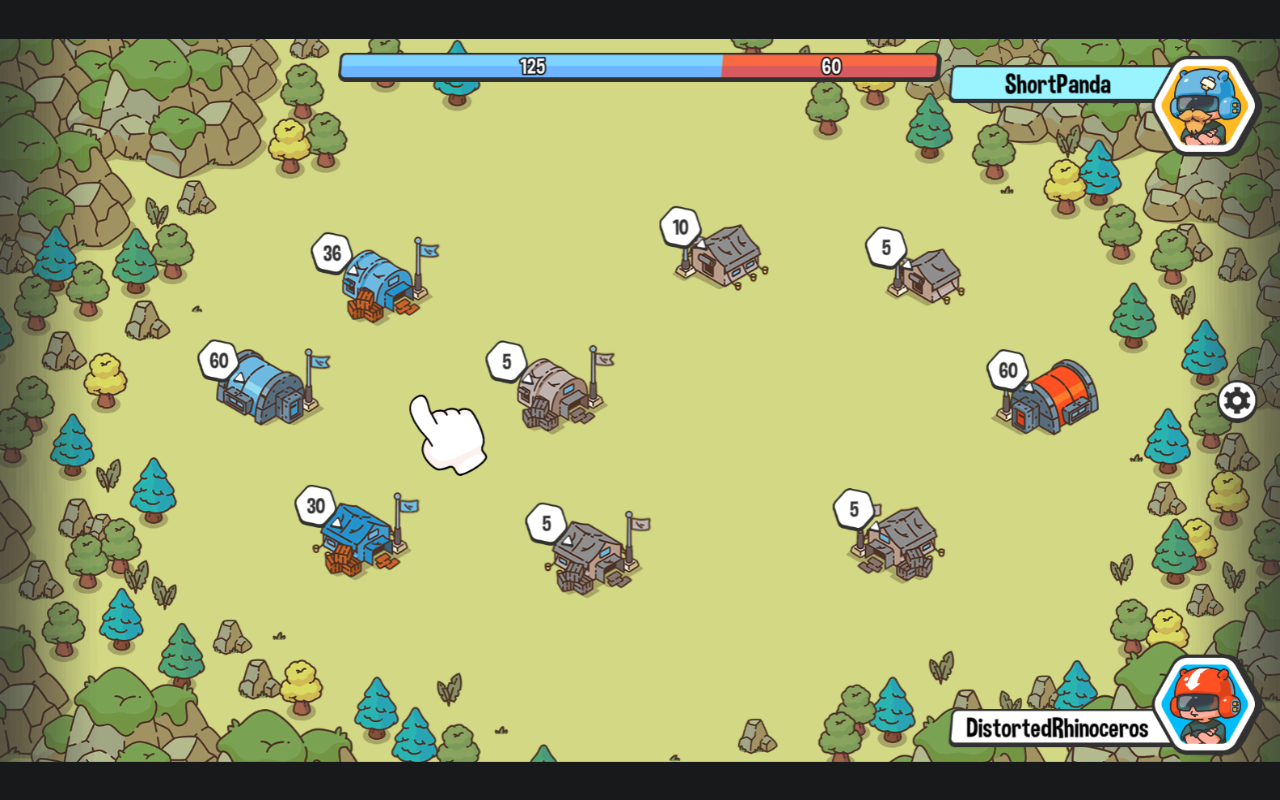Screen dimensions: 1280x800
Task: Pick the neutral house with 10 troops
Action: (724, 256)
